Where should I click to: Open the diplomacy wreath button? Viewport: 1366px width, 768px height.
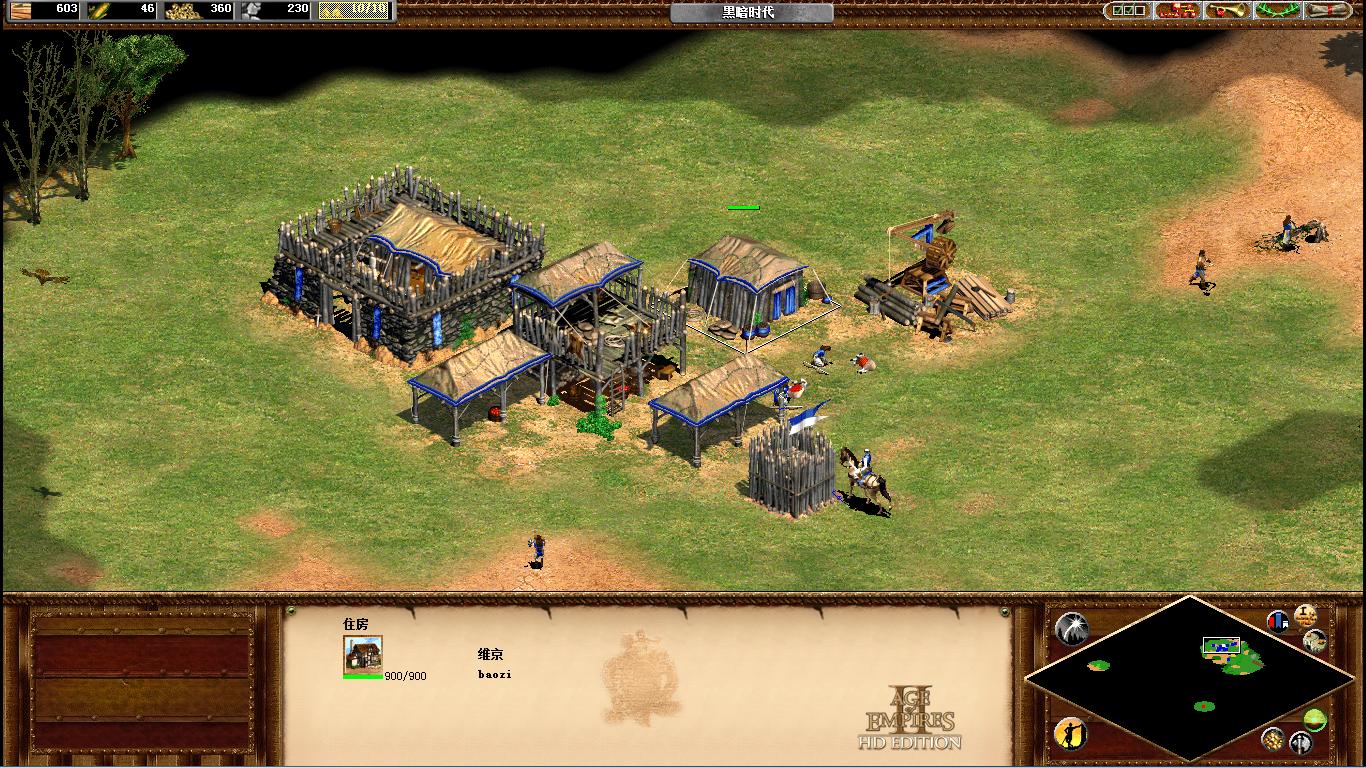click(x=1277, y=11)
